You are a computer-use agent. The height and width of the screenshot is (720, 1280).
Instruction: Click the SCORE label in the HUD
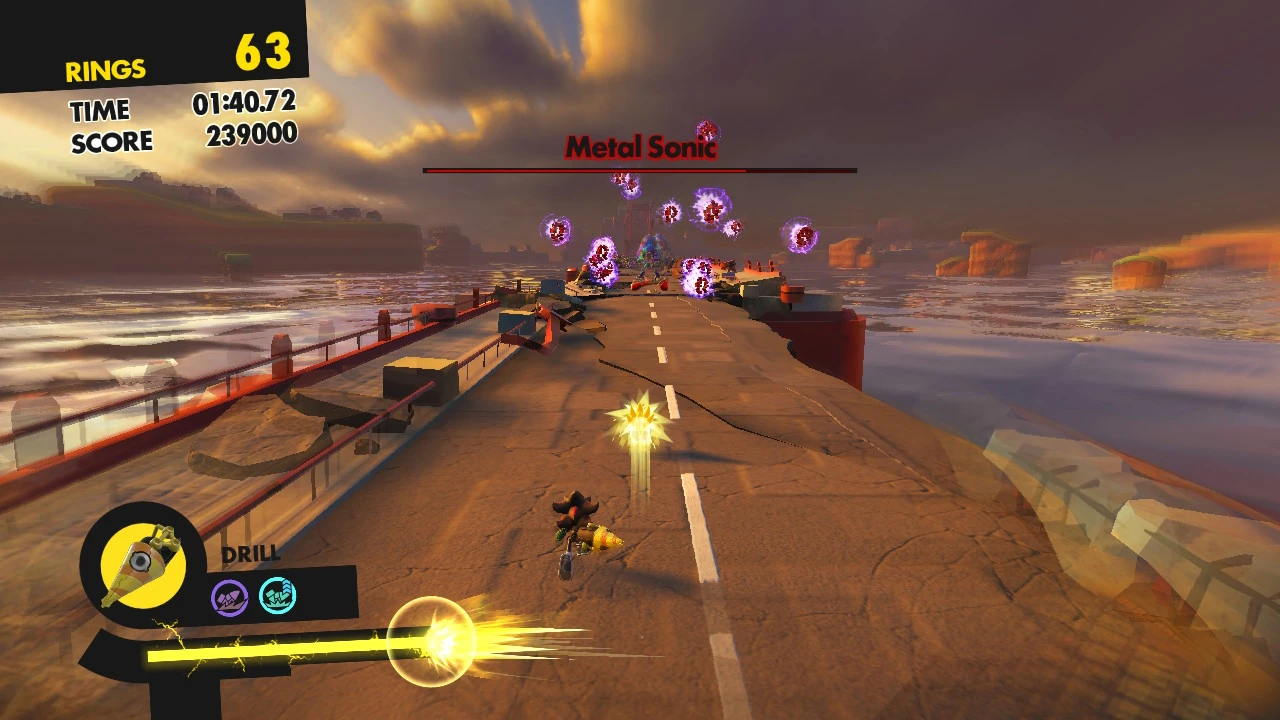click(111, 141)
